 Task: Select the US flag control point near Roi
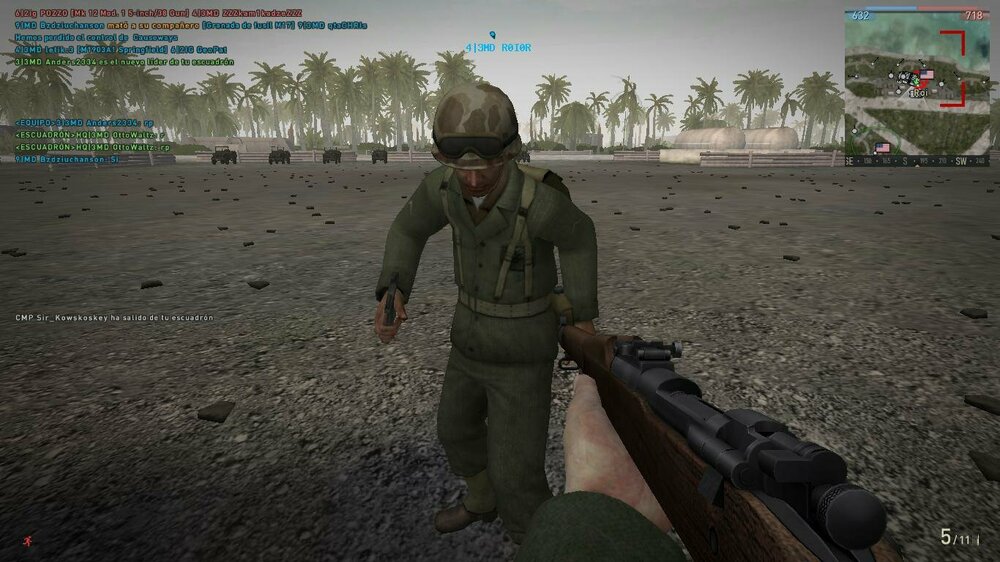[x=926, y=75]
